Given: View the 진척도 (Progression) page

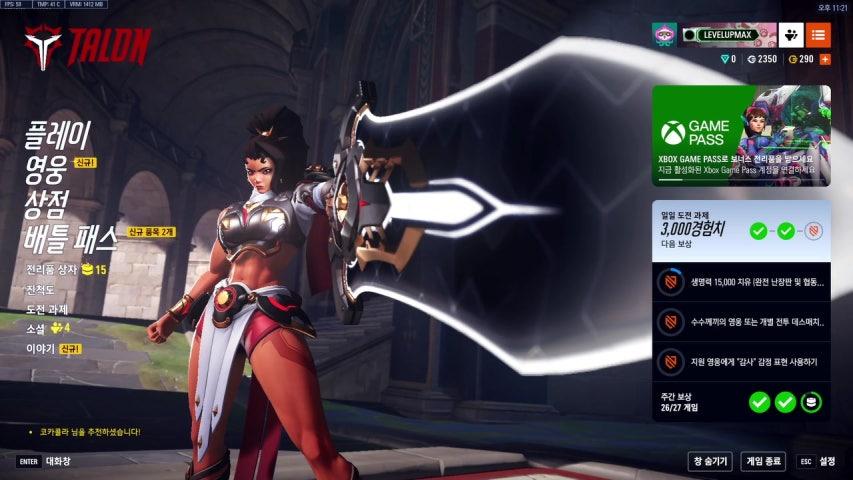Looking at the screenshot, I should pos(41,289).
